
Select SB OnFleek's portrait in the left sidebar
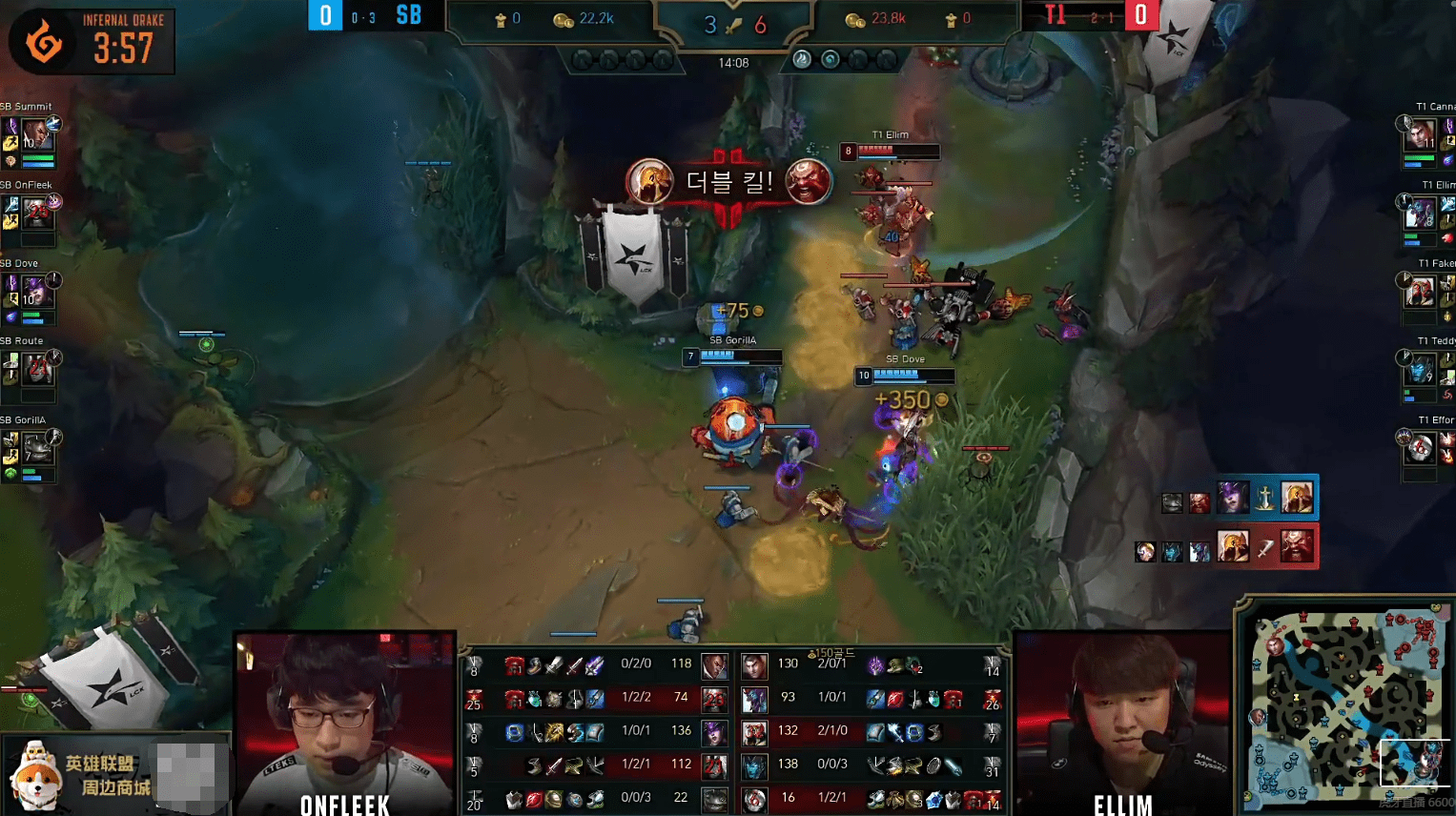tap(37, 213)
